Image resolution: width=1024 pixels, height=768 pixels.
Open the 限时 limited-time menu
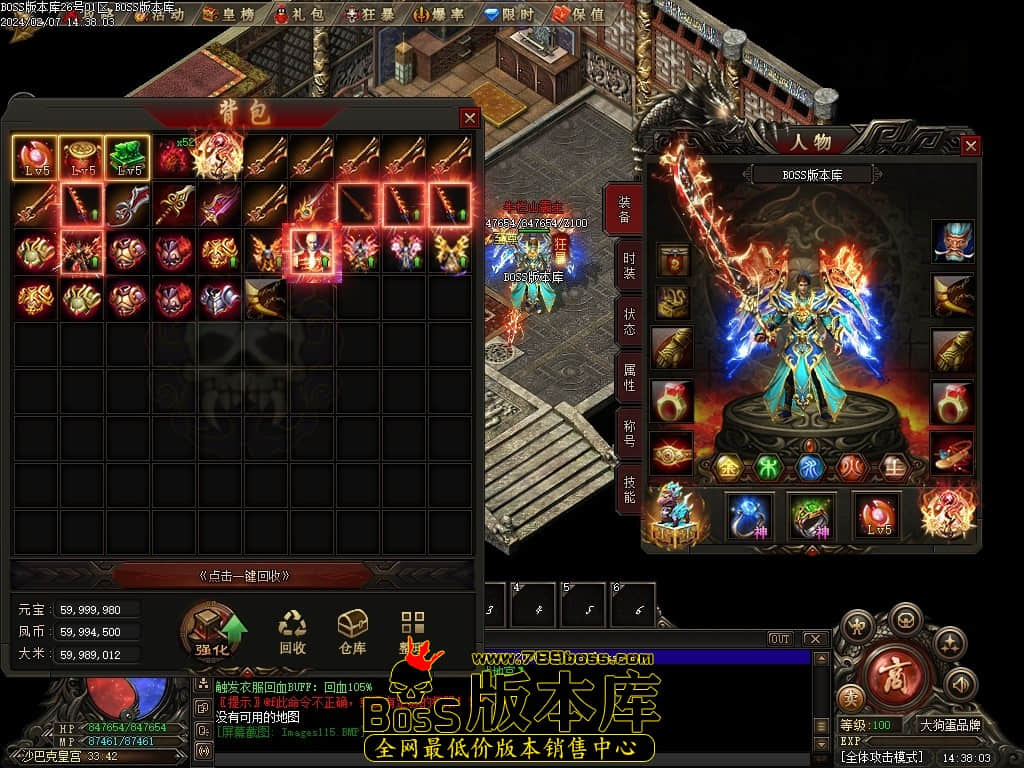510,15
